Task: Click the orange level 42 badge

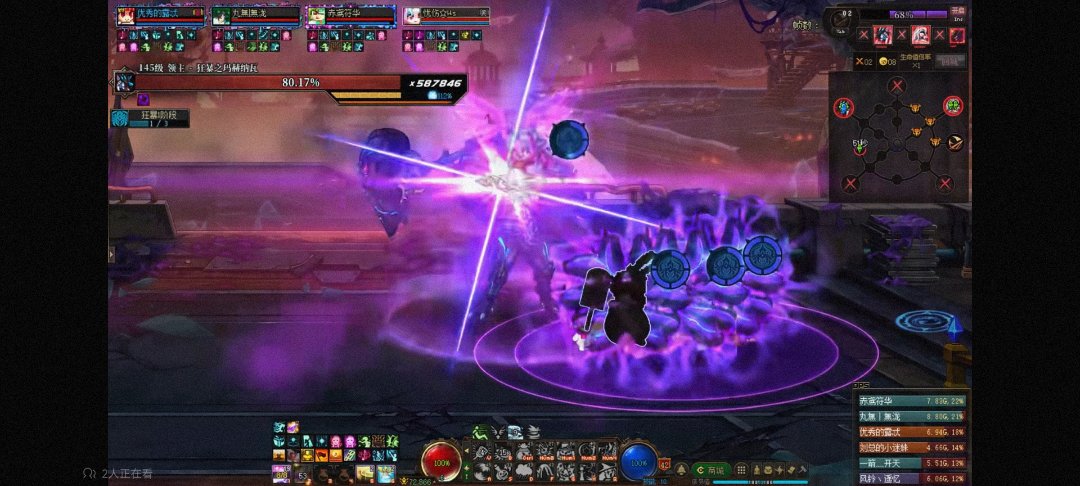Action: pos(665,465)
